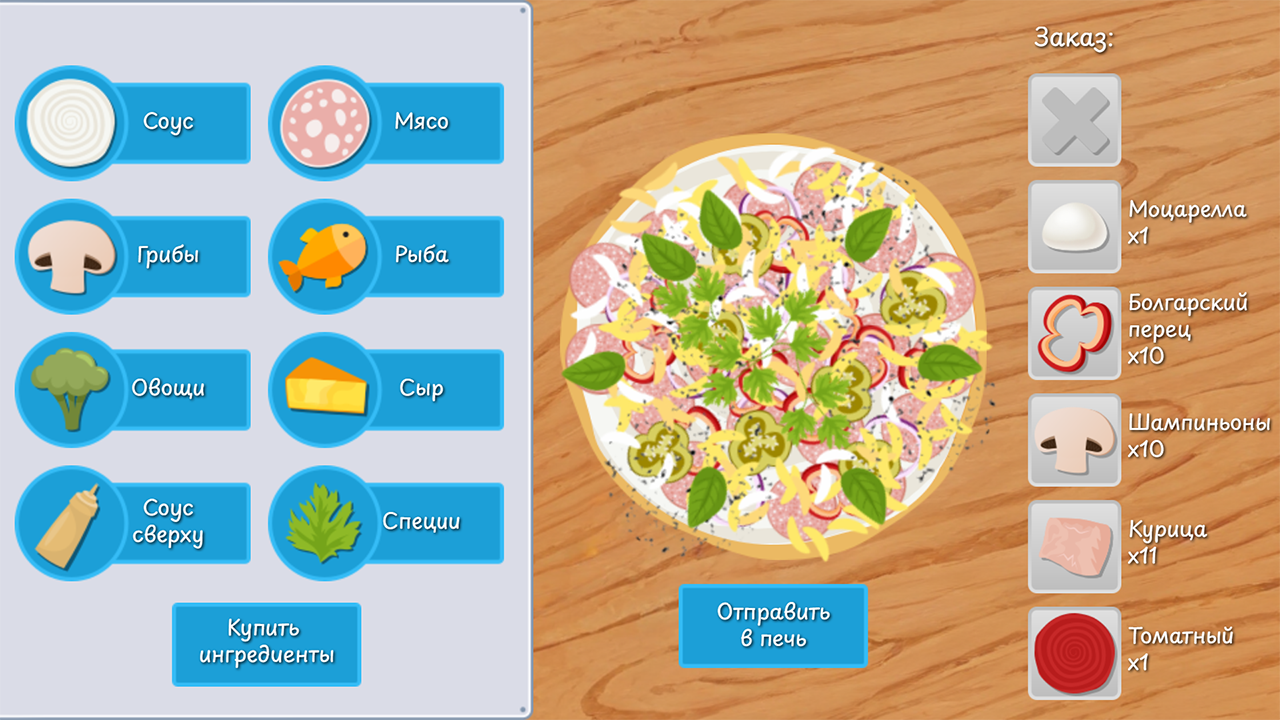Click the Болгарский перец order item
The image size is (1280, 720).
1073,333
